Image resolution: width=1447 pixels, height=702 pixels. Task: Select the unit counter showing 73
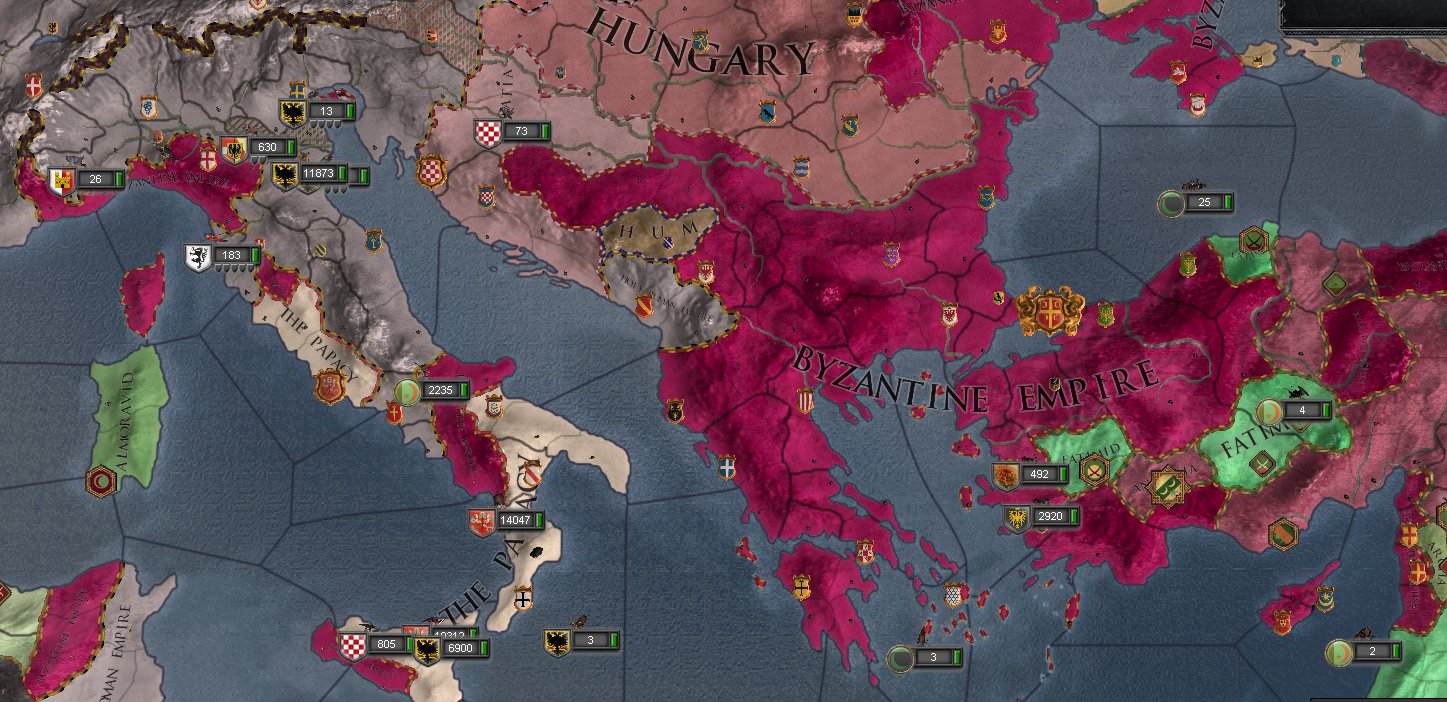click(521, 132)
